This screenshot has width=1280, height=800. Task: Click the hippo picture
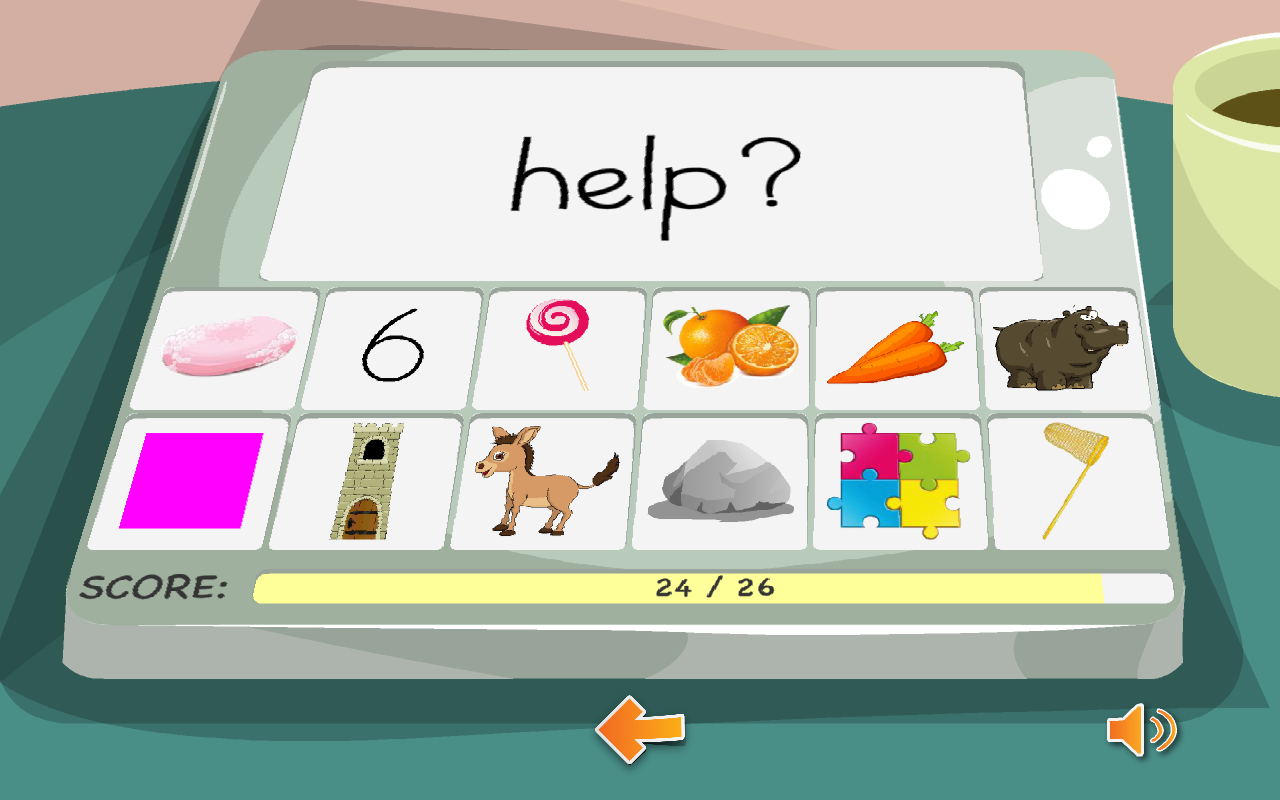point(1060,346)
